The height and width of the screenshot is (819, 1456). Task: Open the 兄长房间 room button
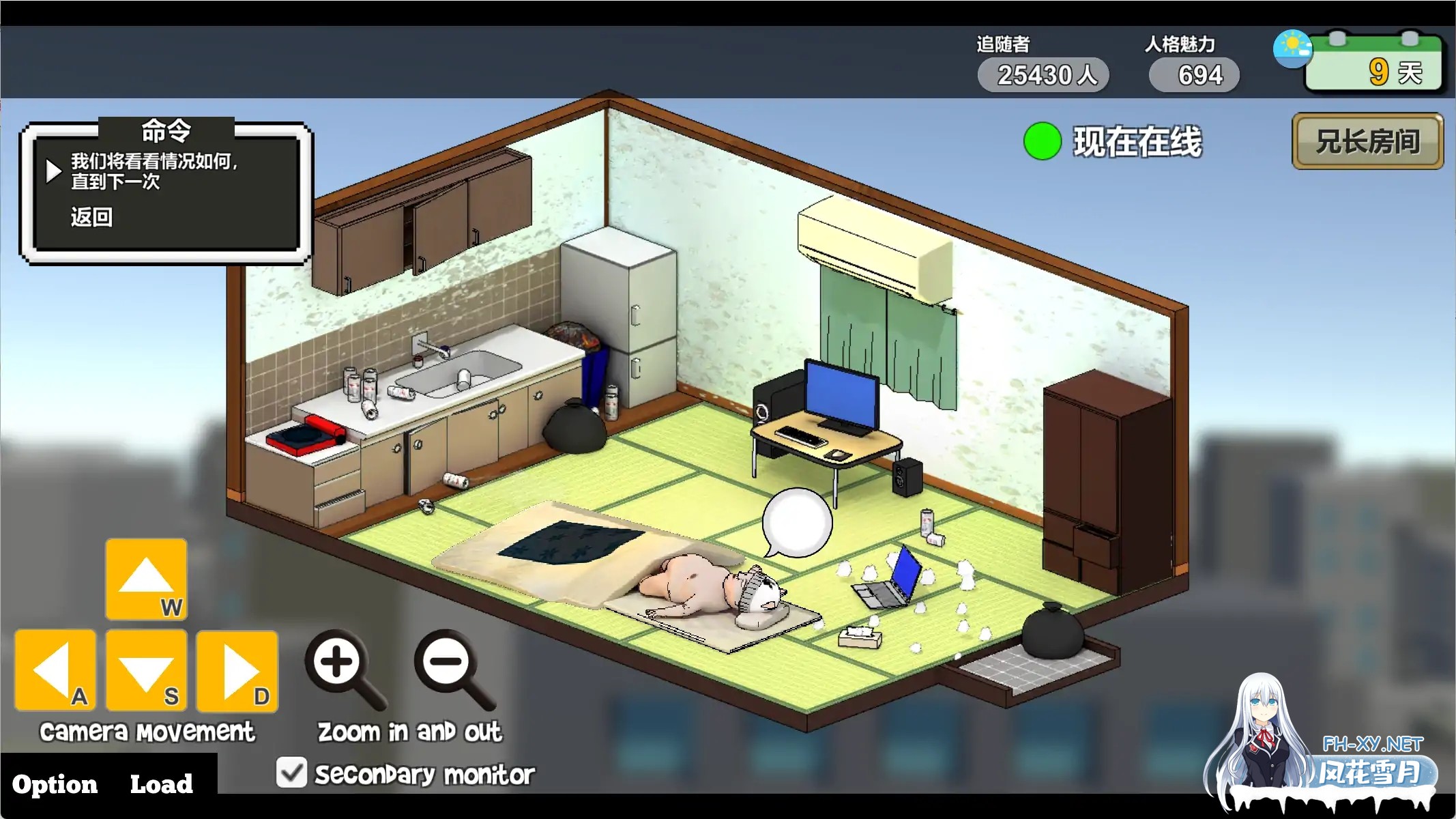(x=1367, y=141)
